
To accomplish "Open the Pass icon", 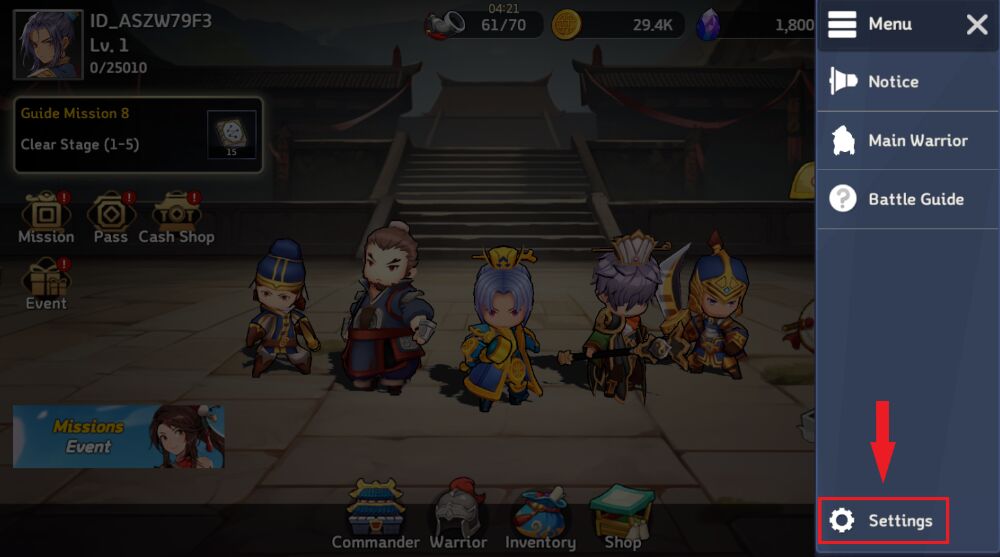I will click(110, 218).
